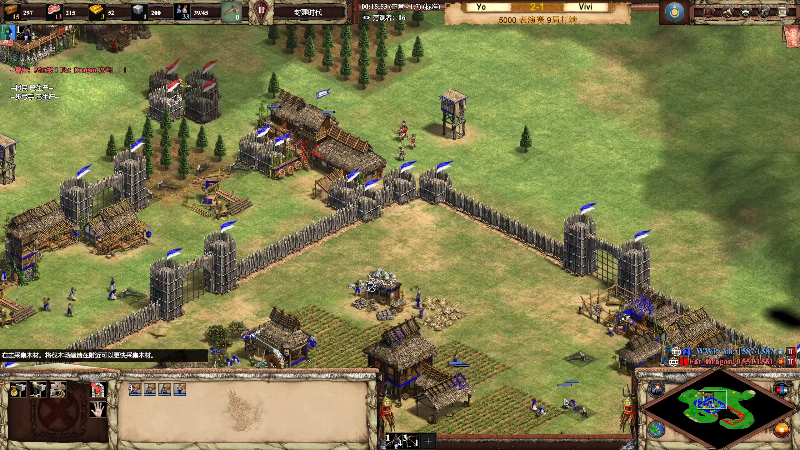Choose the second command icon in panel
The width and height of the screenshot is (800, 450).
click(x=37, y=389)
